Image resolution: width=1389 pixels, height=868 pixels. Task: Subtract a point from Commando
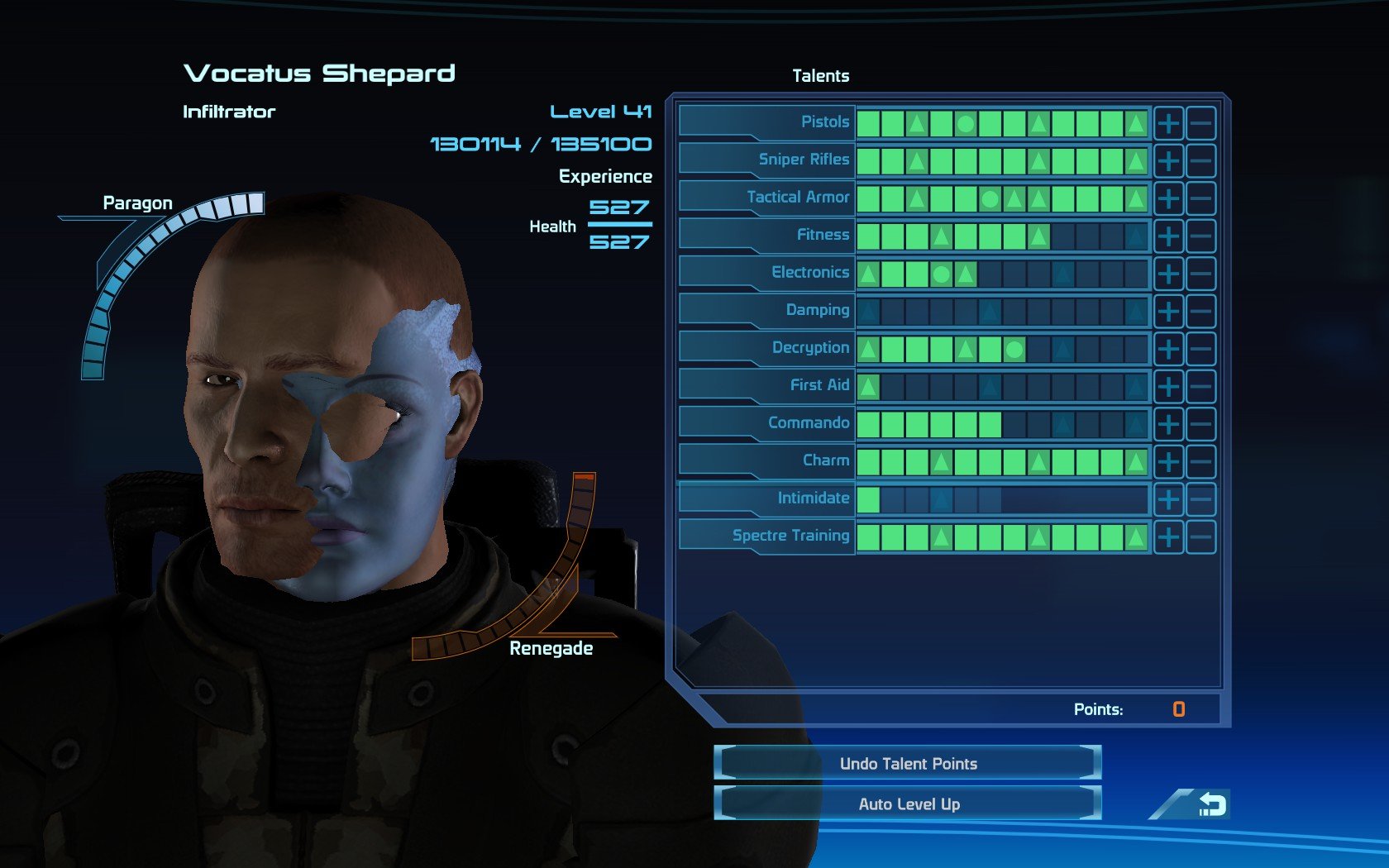[x=1200, y=424]
